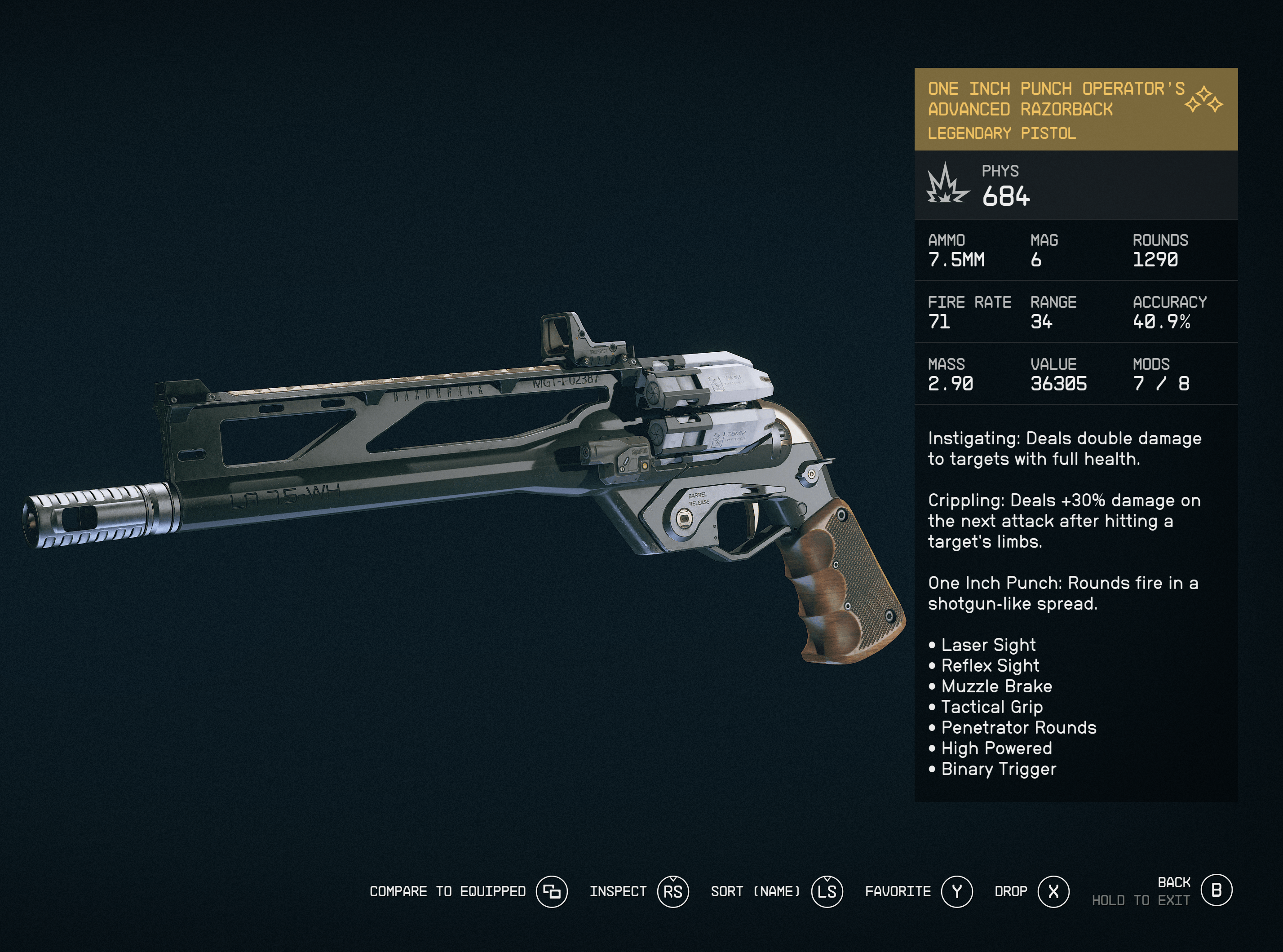The height and width of the screenshot is (952, 1283).
Task: Go Back from the item view
Action: (x=1216, y=890)
